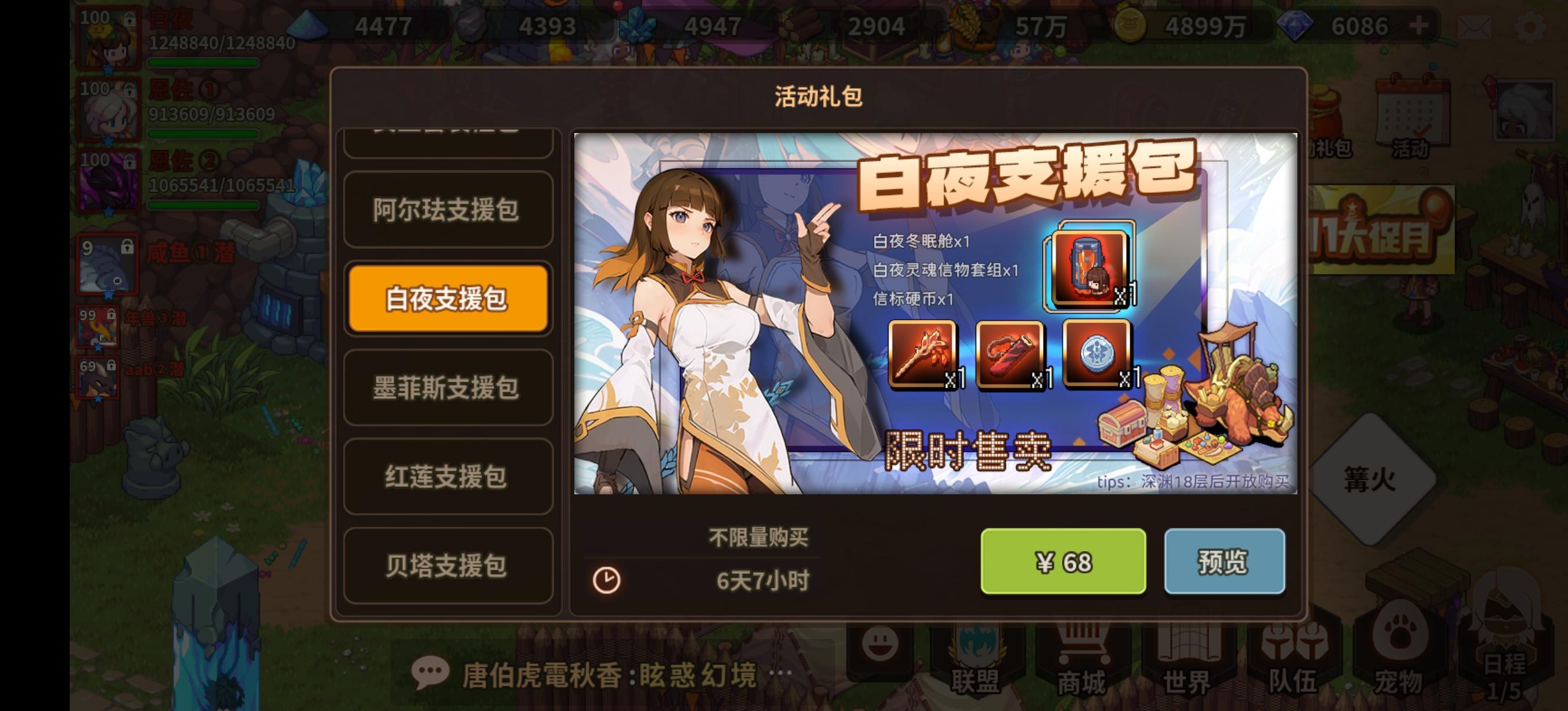Switch to the 墨菲斯支援包 tab
The width and height of the screenshot is (1568, 711).
448,389
